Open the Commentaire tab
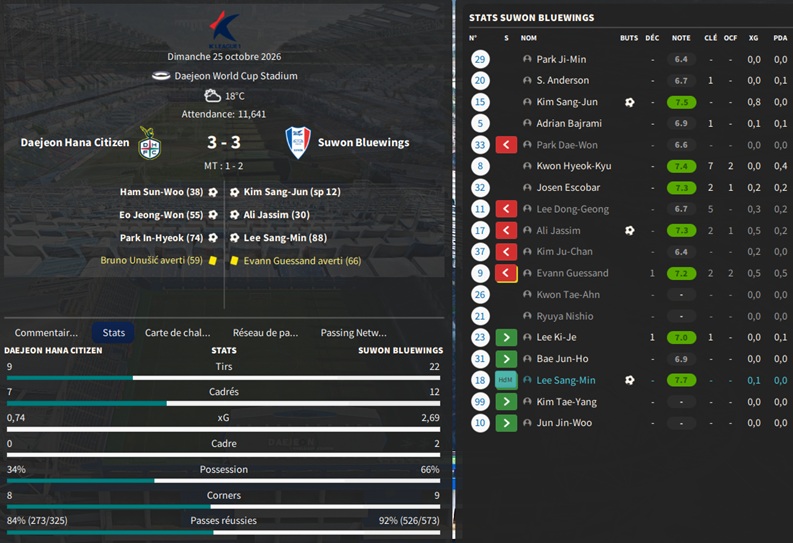Screen dimensions: 793x543 (x=46, y=332)
